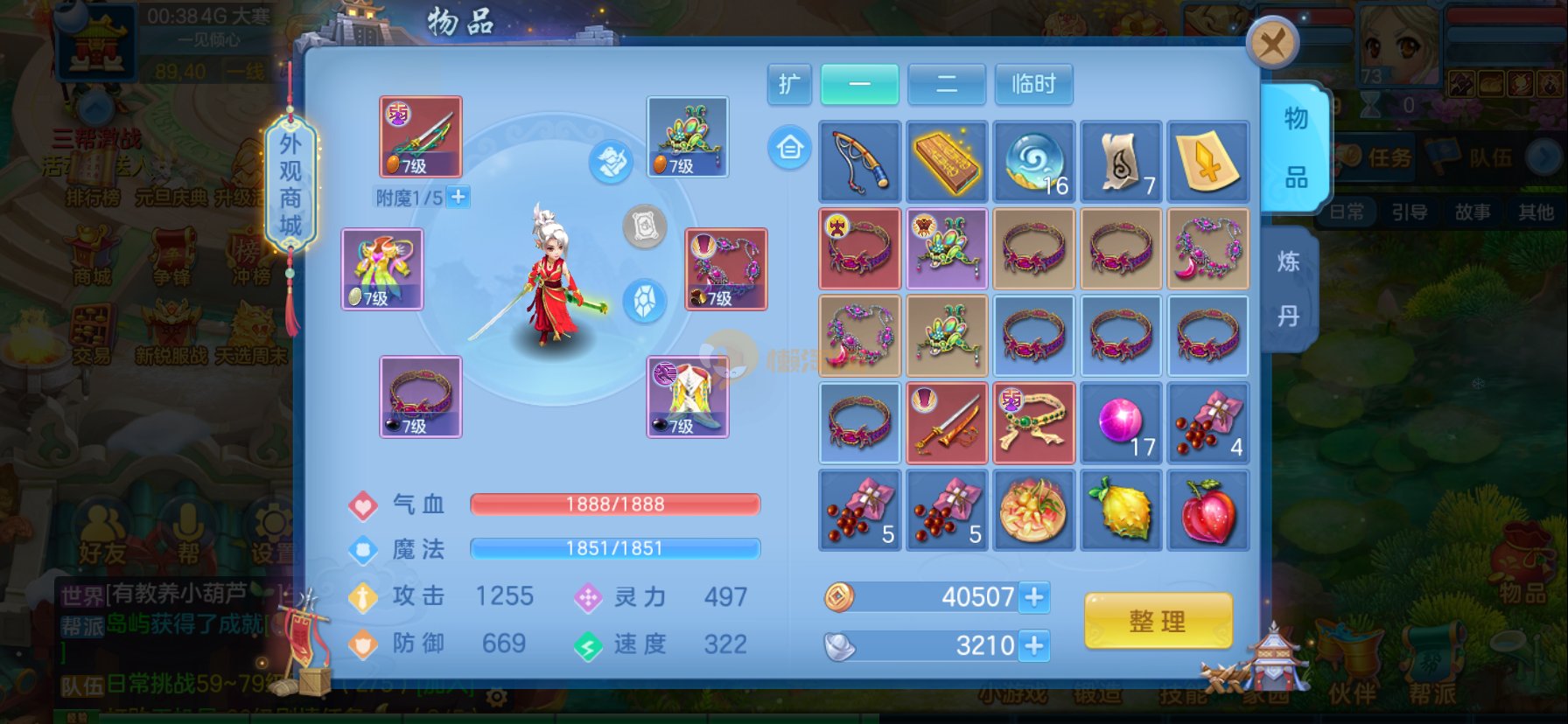Switch to the 临时 temporary bag tab
The image size is (1568, 724).
pos(1033,84)
